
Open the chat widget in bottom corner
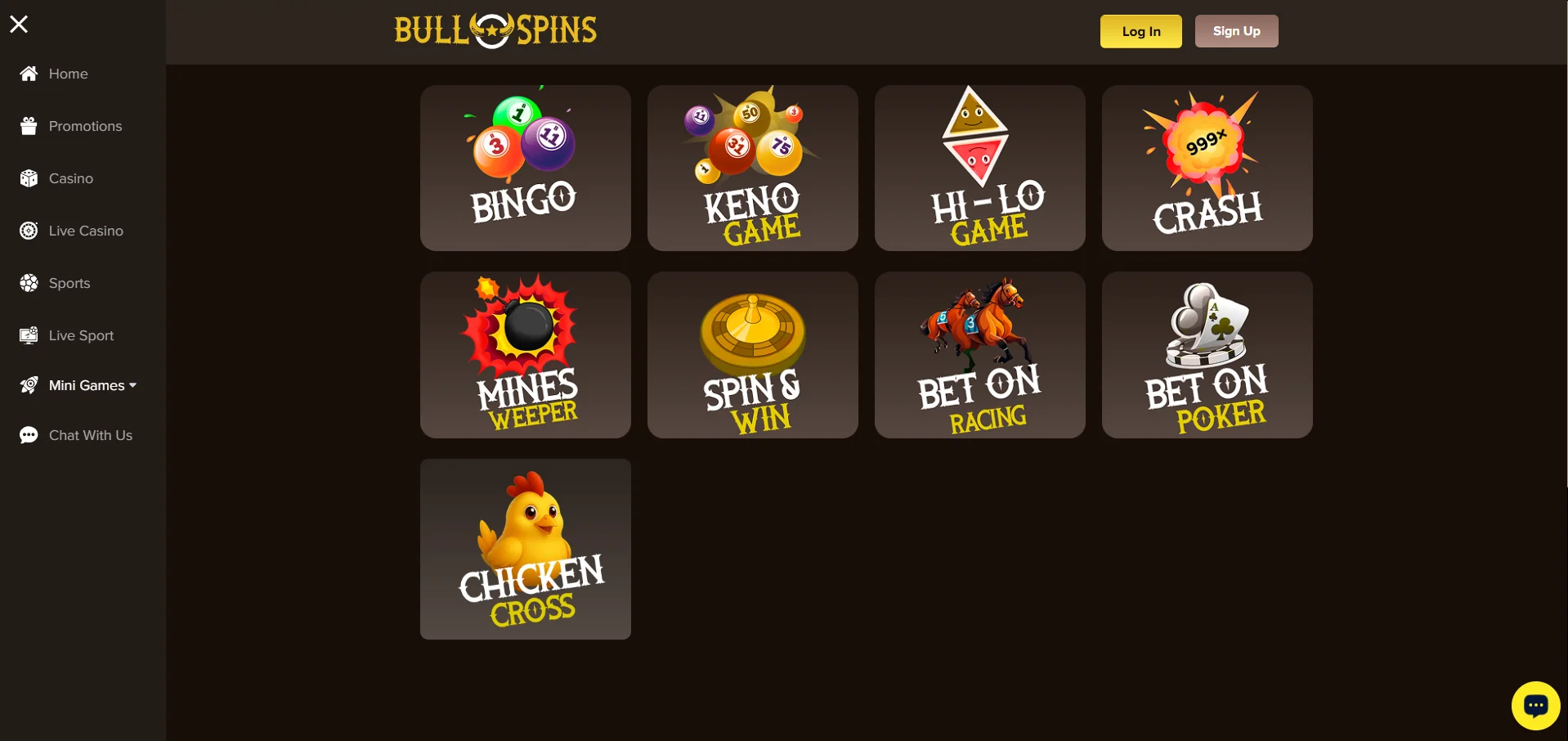(x=1535, y=705)
